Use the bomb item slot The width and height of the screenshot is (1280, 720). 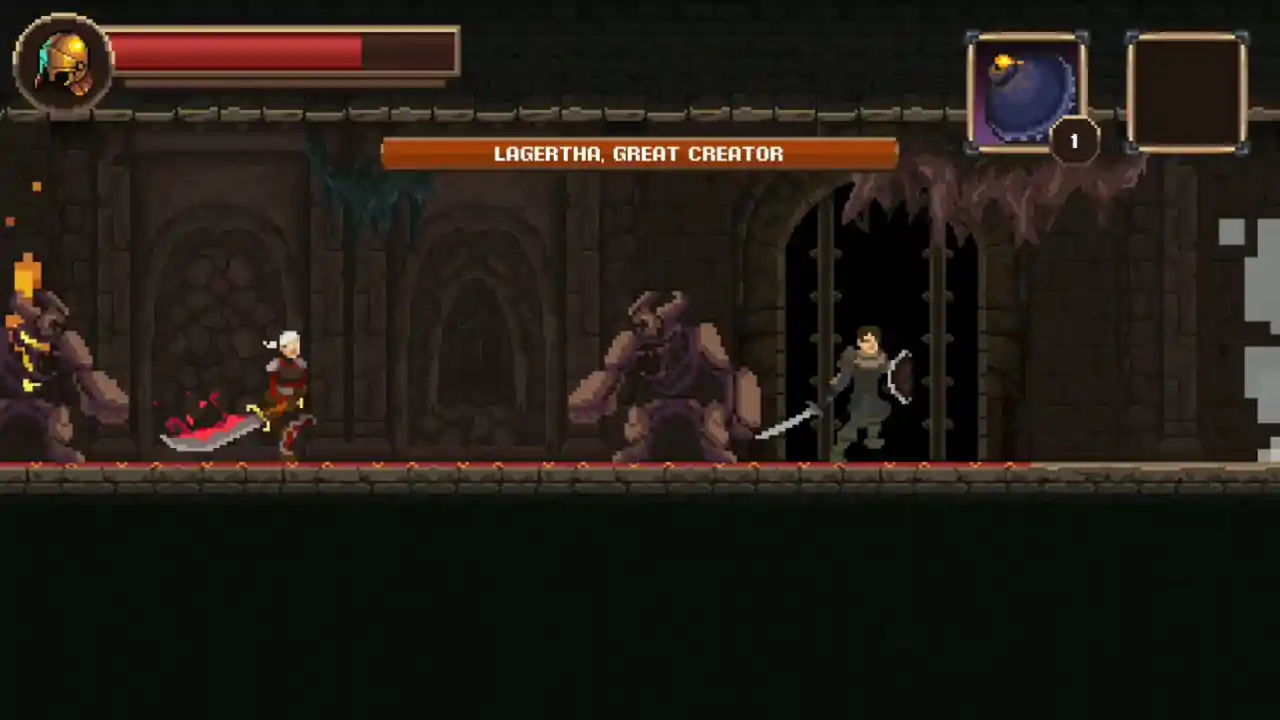[1026, 92]
